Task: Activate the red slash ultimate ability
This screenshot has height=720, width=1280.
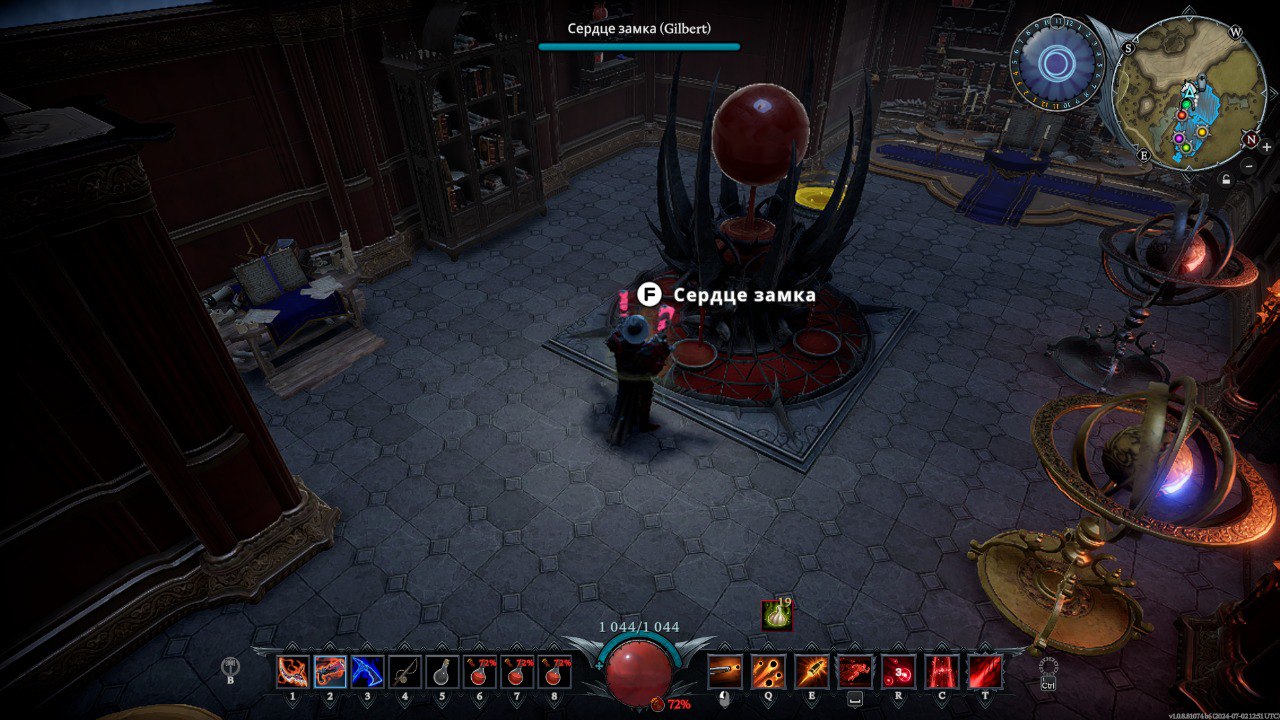Action: (985, 672)
